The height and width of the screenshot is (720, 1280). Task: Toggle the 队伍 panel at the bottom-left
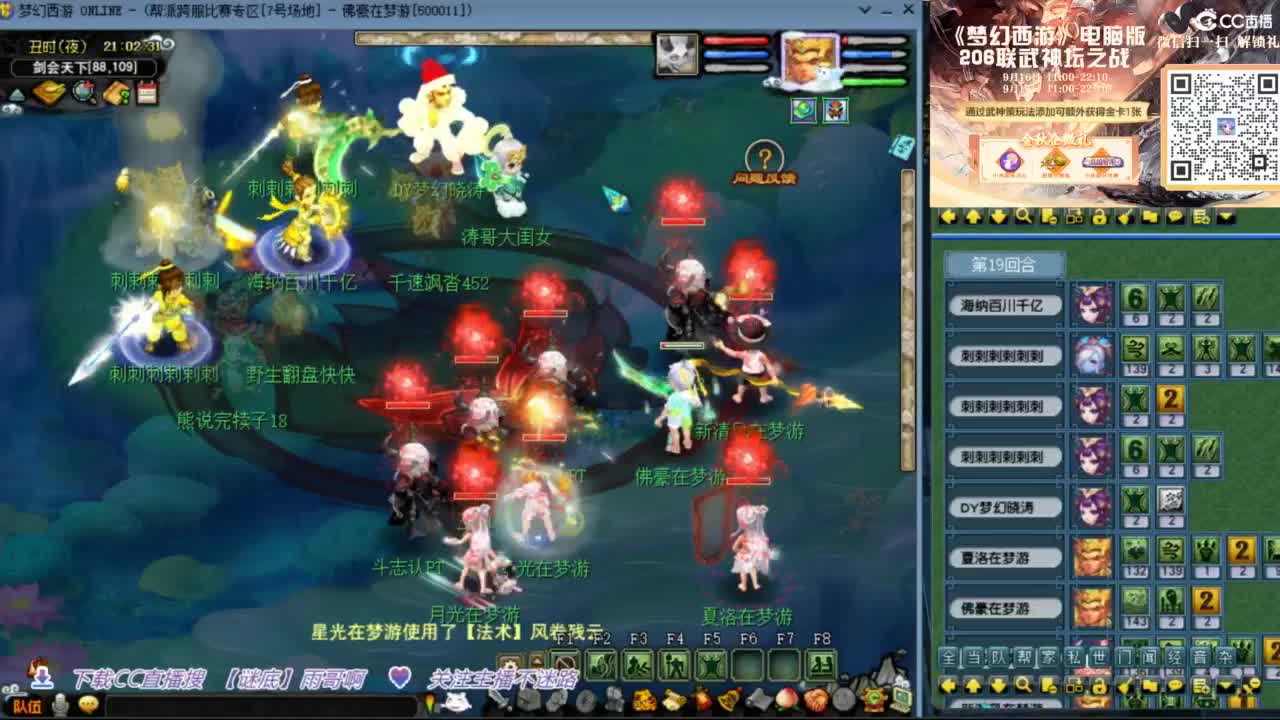click(x=27, y=707)
